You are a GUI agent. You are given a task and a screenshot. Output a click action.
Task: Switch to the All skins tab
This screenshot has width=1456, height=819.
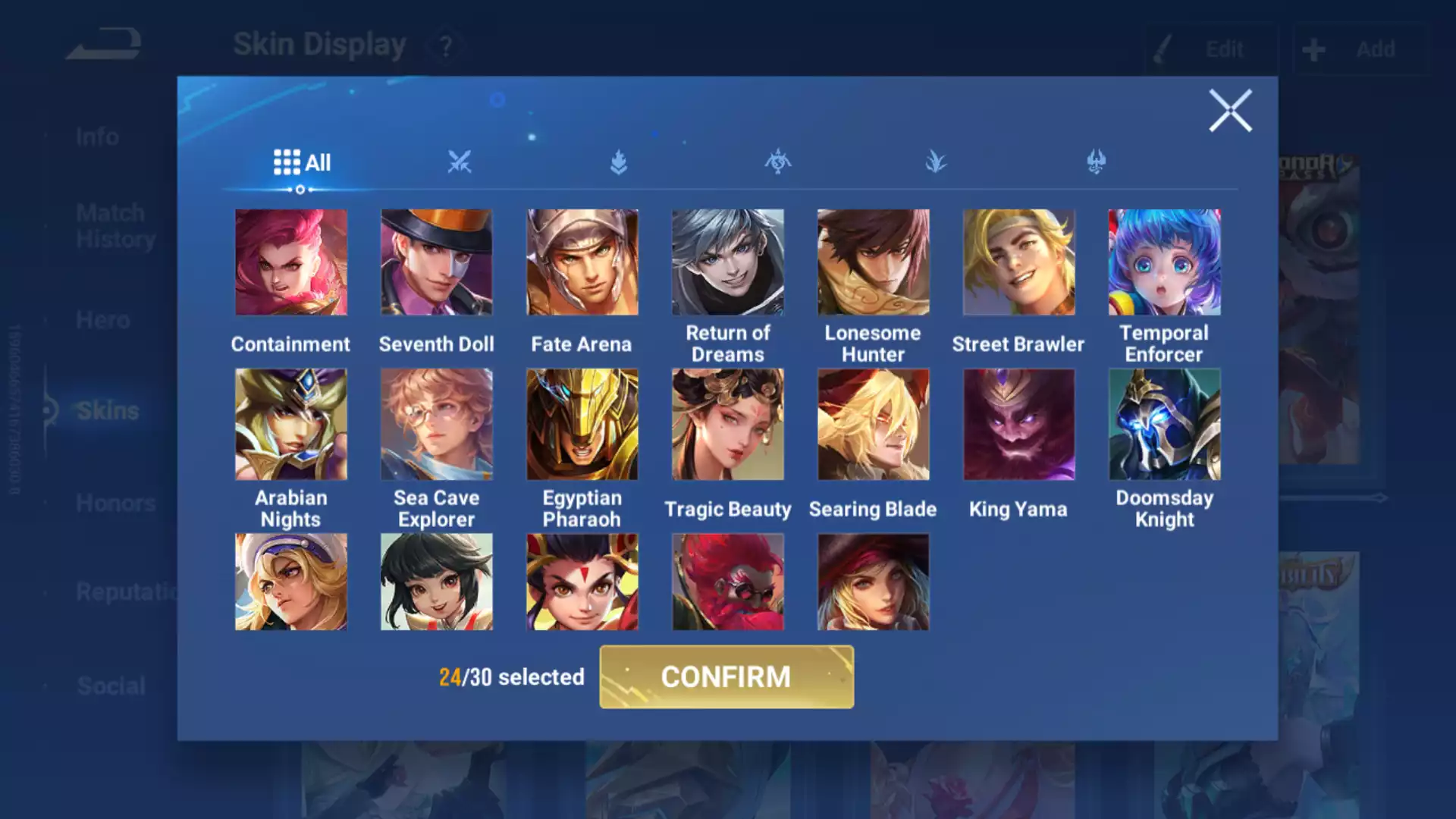coord(302,162)
